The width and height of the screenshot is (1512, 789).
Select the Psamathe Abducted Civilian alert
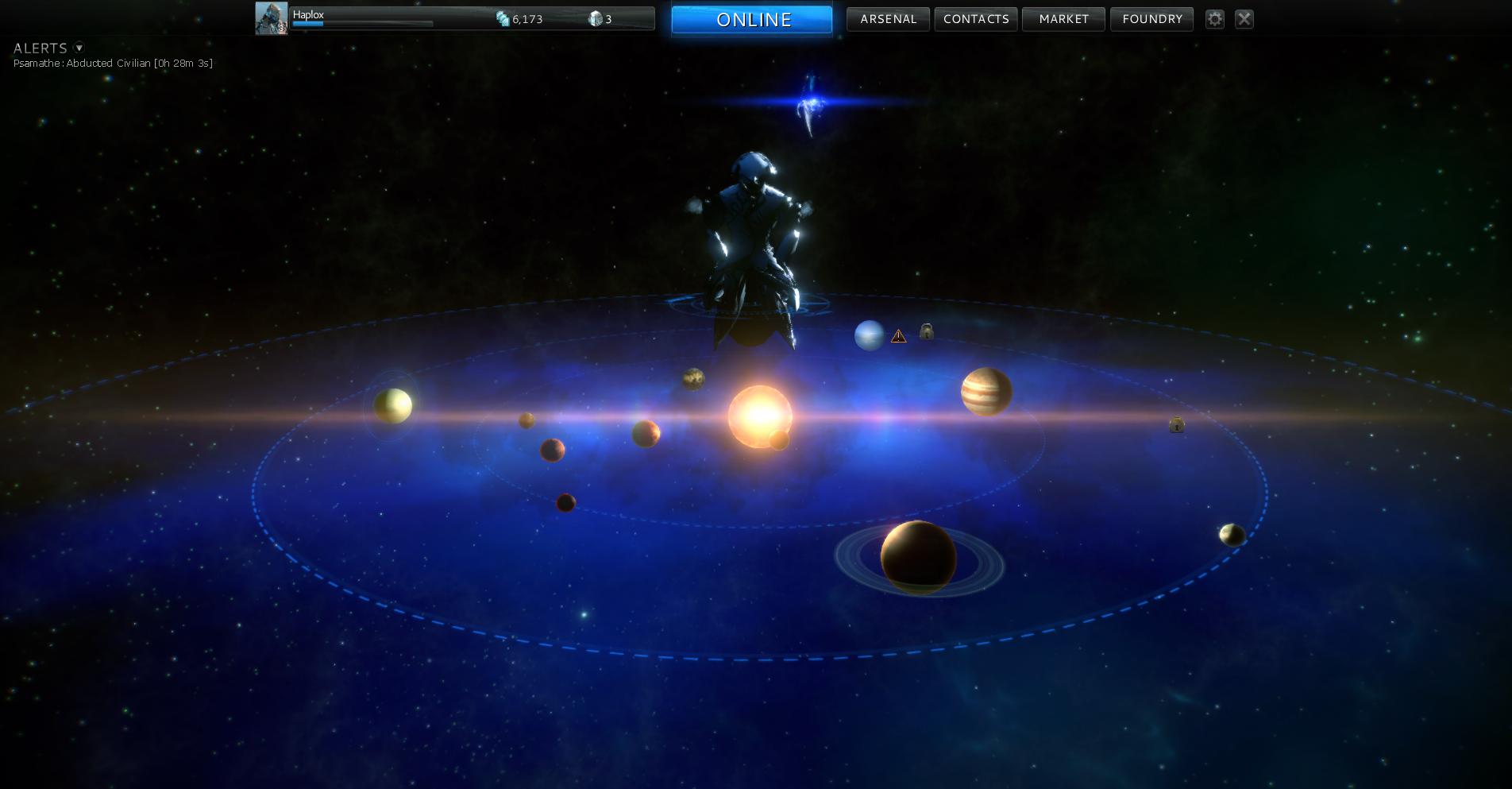pos(113,64)
